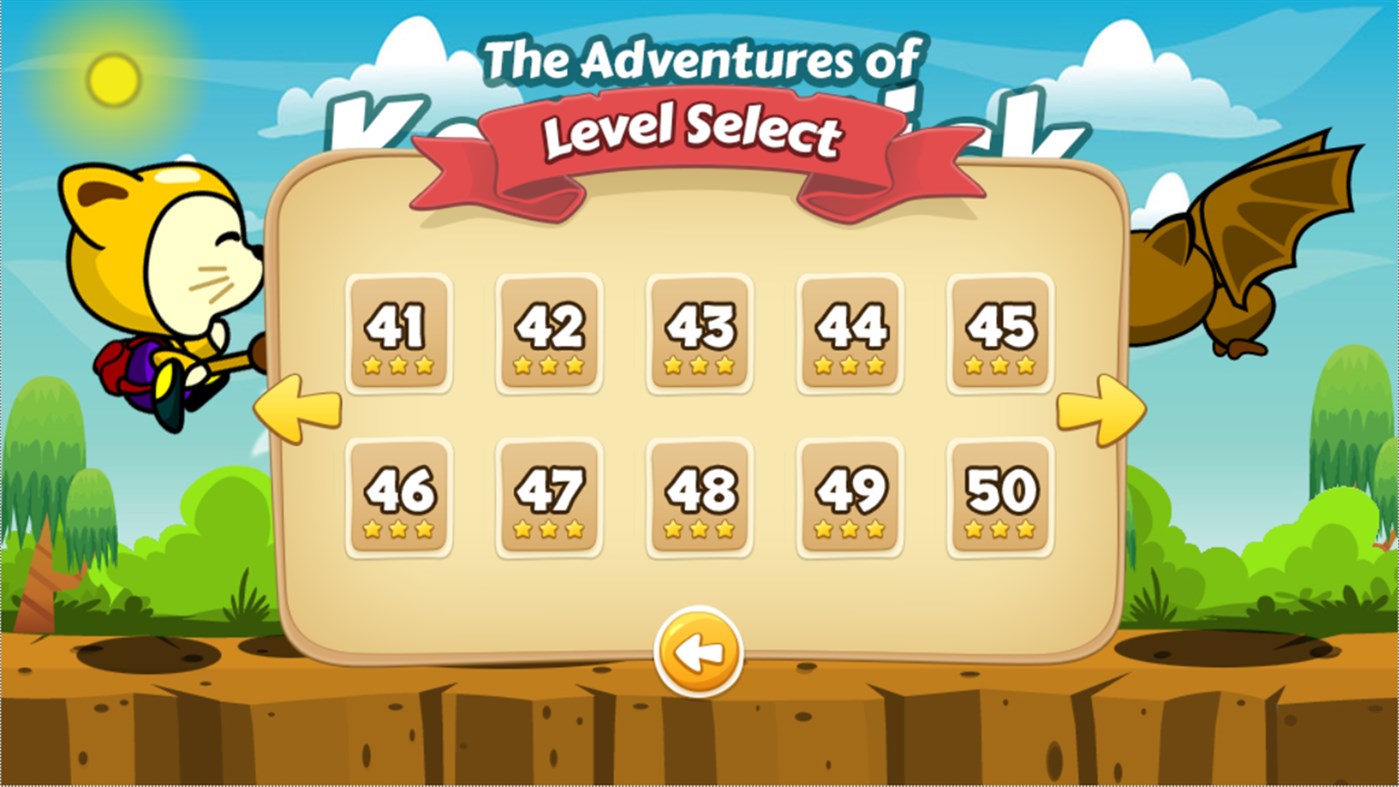Select level 49
Screen dimensions: 1399x787
(x=848, y=495)
